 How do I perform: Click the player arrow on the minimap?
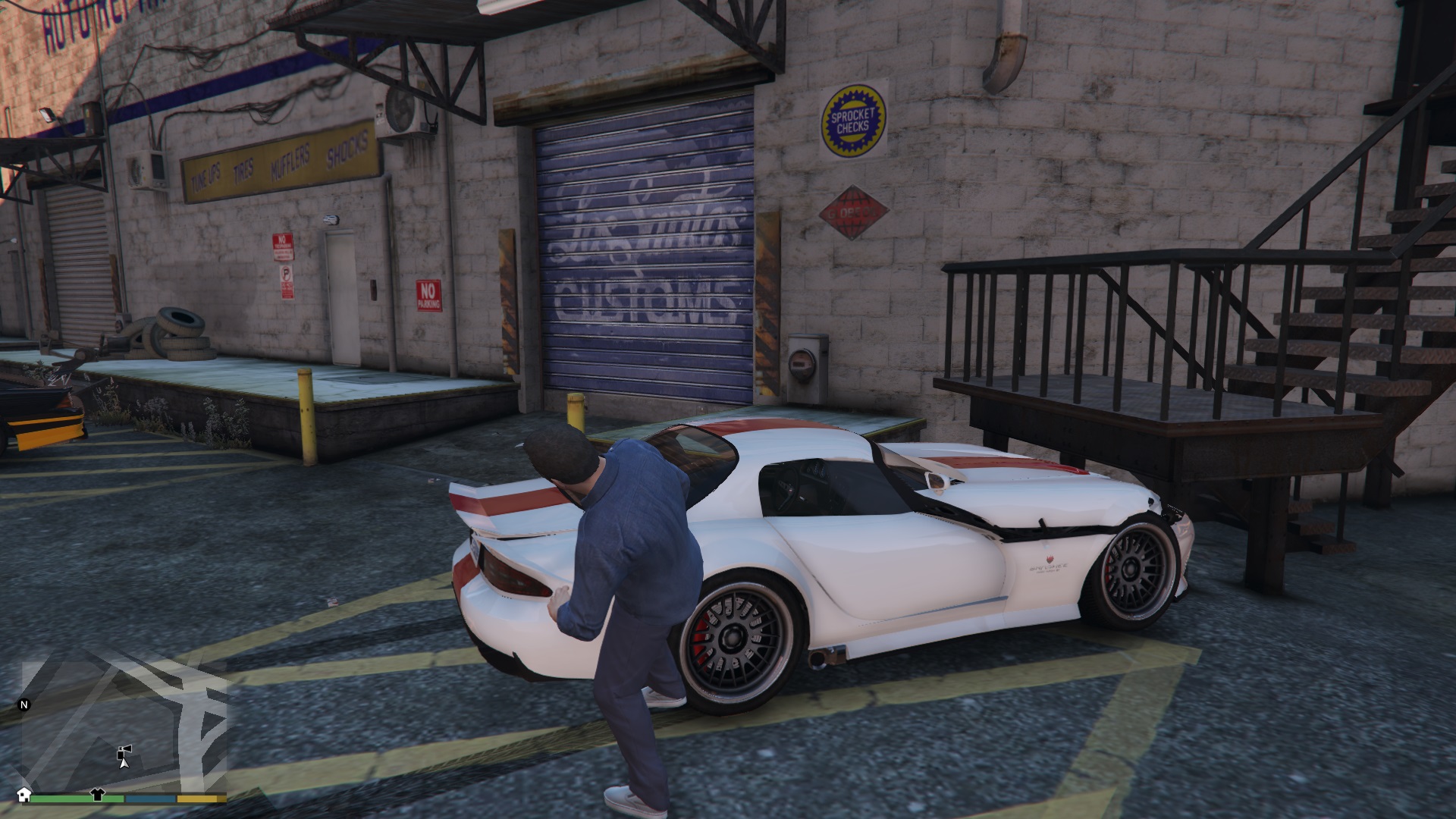(x=123, y=764)
